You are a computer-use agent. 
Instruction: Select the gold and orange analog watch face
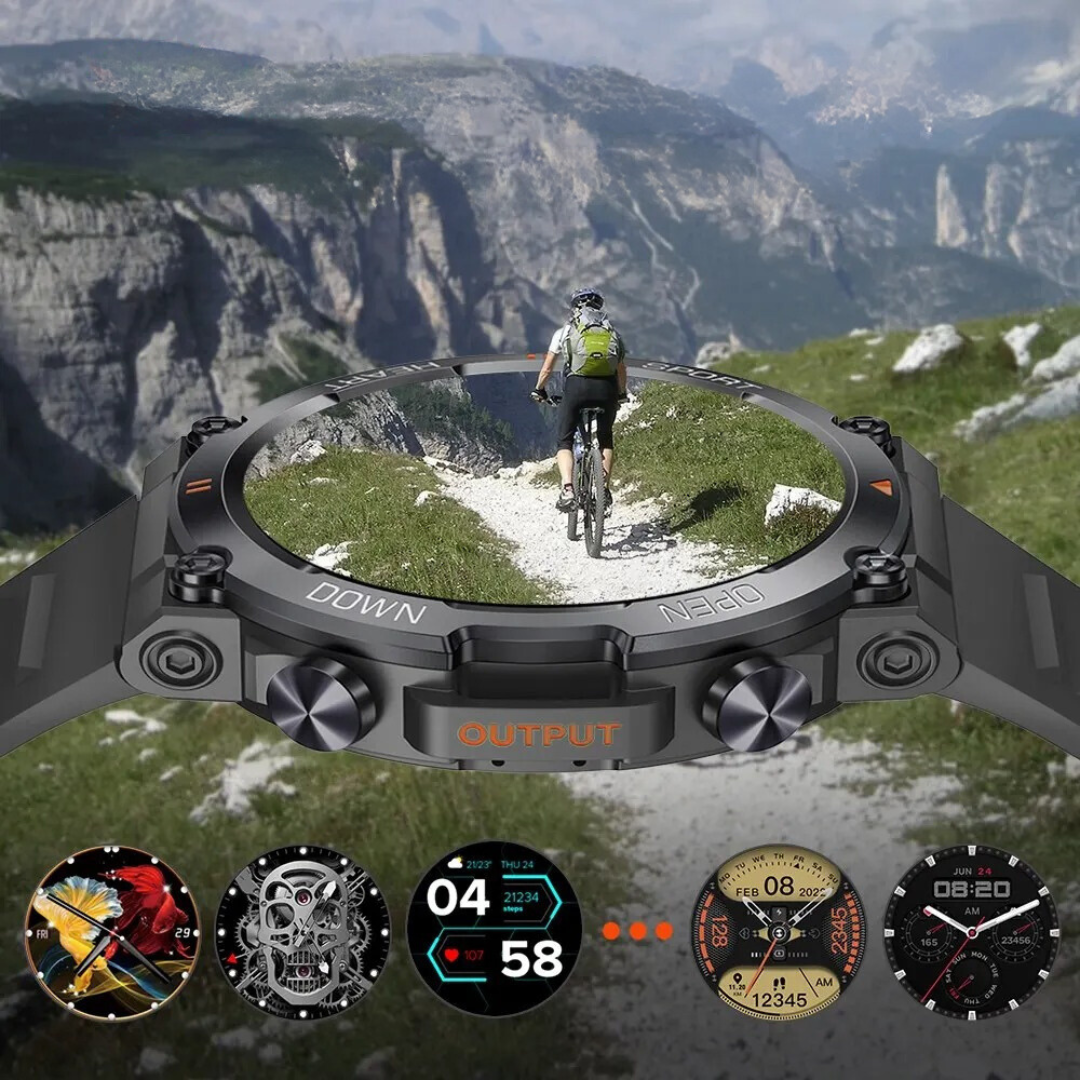(779, 932)
